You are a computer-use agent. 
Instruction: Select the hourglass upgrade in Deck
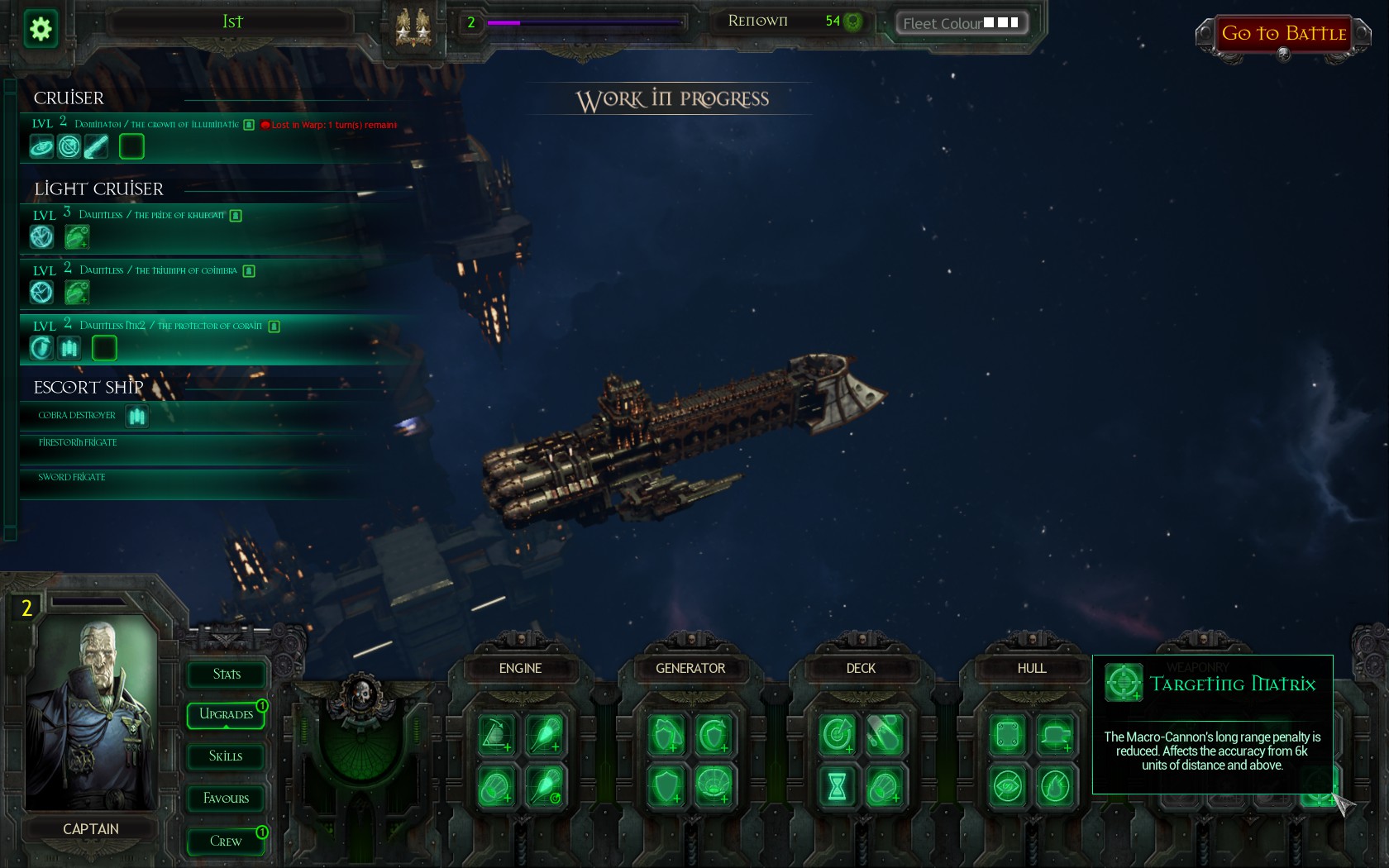(837, 786)
